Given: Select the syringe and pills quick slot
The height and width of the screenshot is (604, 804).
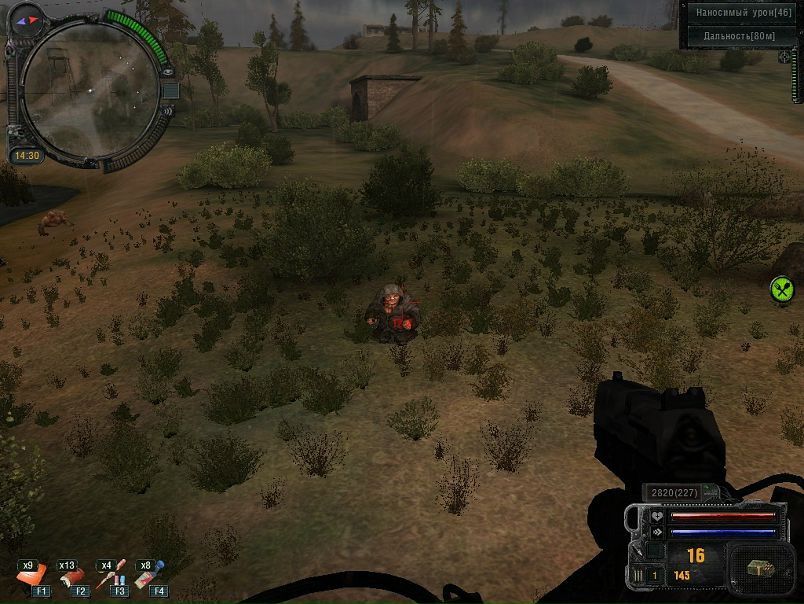Looking at the screenshot, I should tap(111, 574).
